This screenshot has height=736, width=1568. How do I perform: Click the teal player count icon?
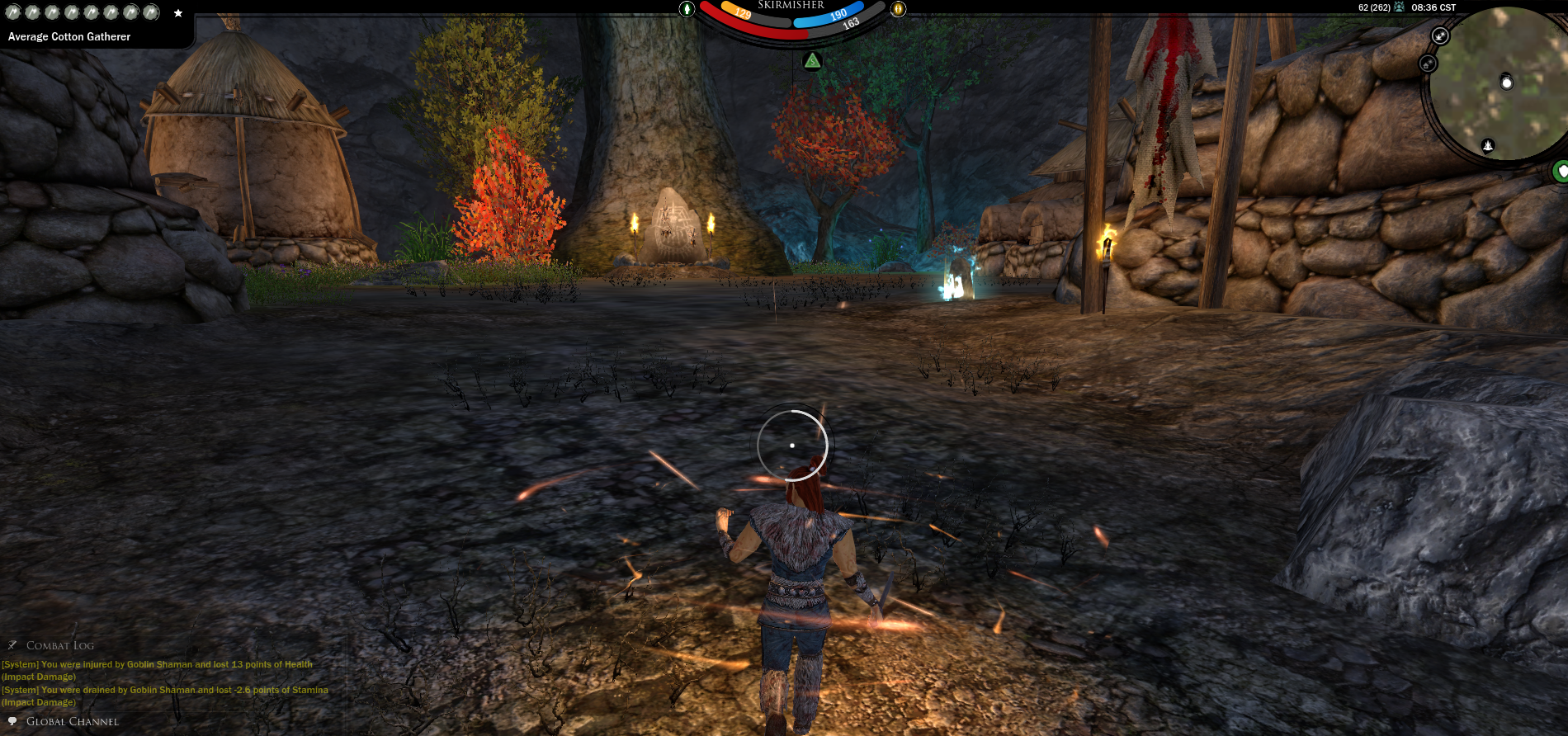point(1399,7)
